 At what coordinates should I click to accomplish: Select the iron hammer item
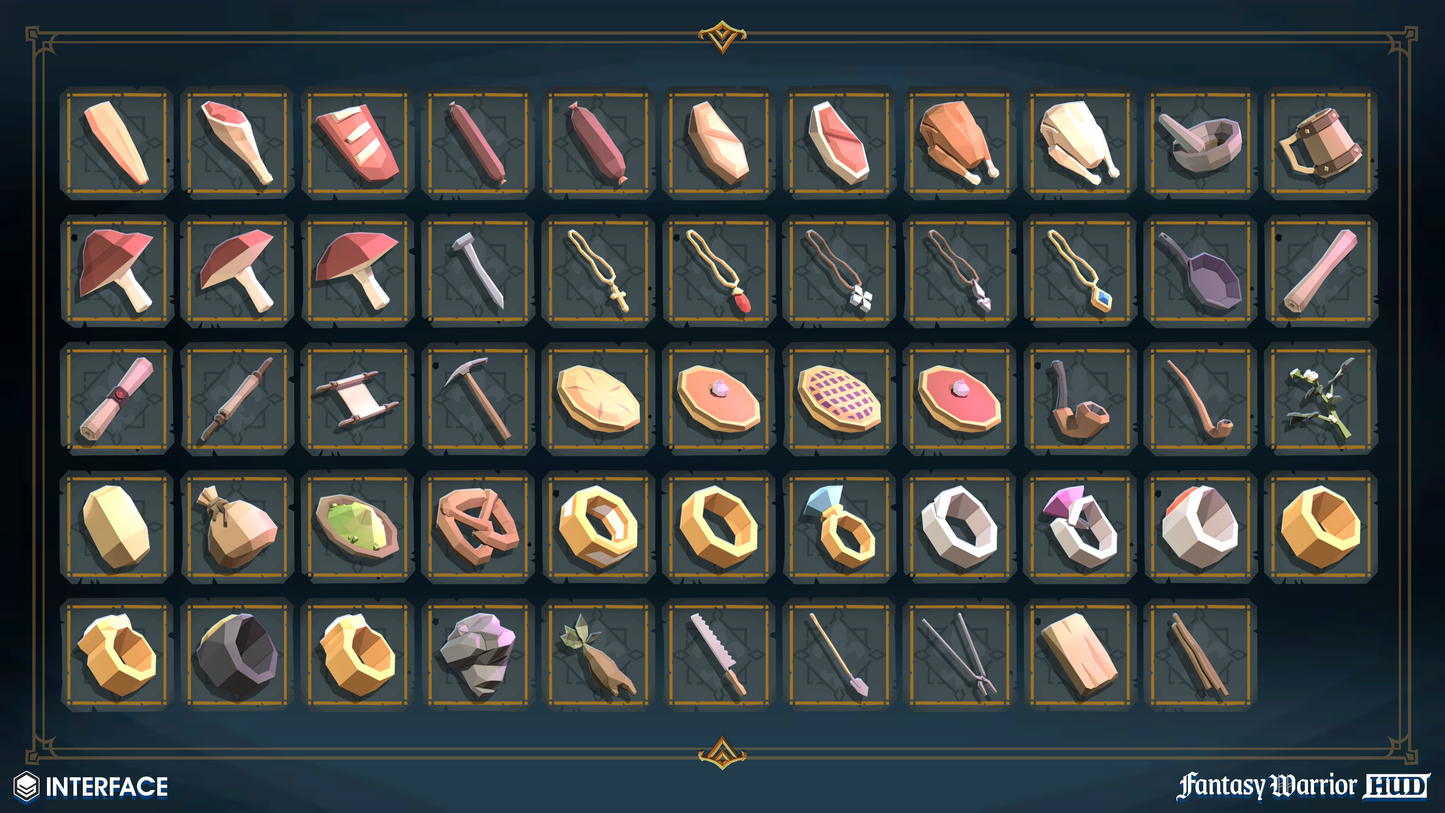477,271
